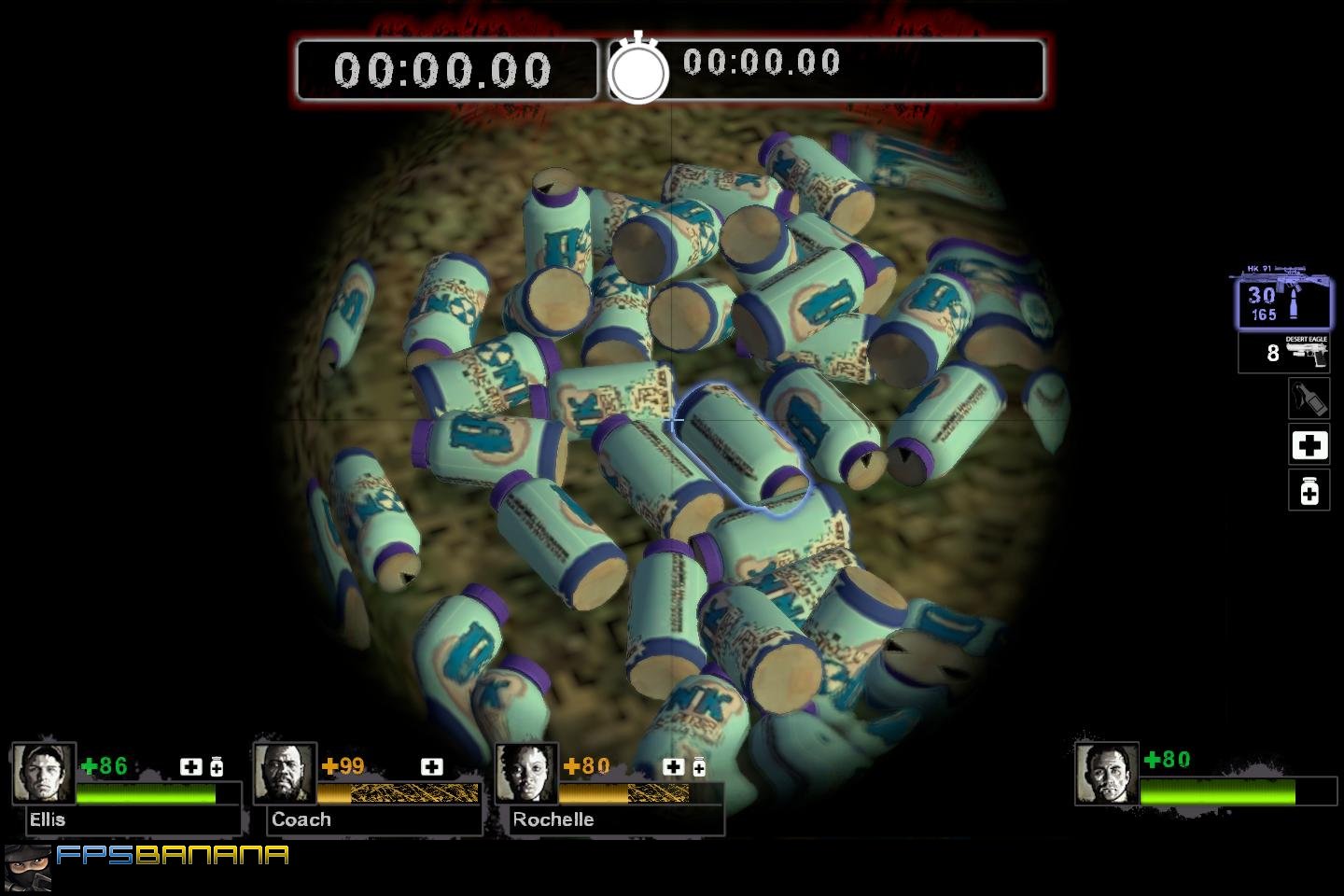1344x896 pixels.
Task: Select the pain pills inventory icon
Action: point(1309,491)
